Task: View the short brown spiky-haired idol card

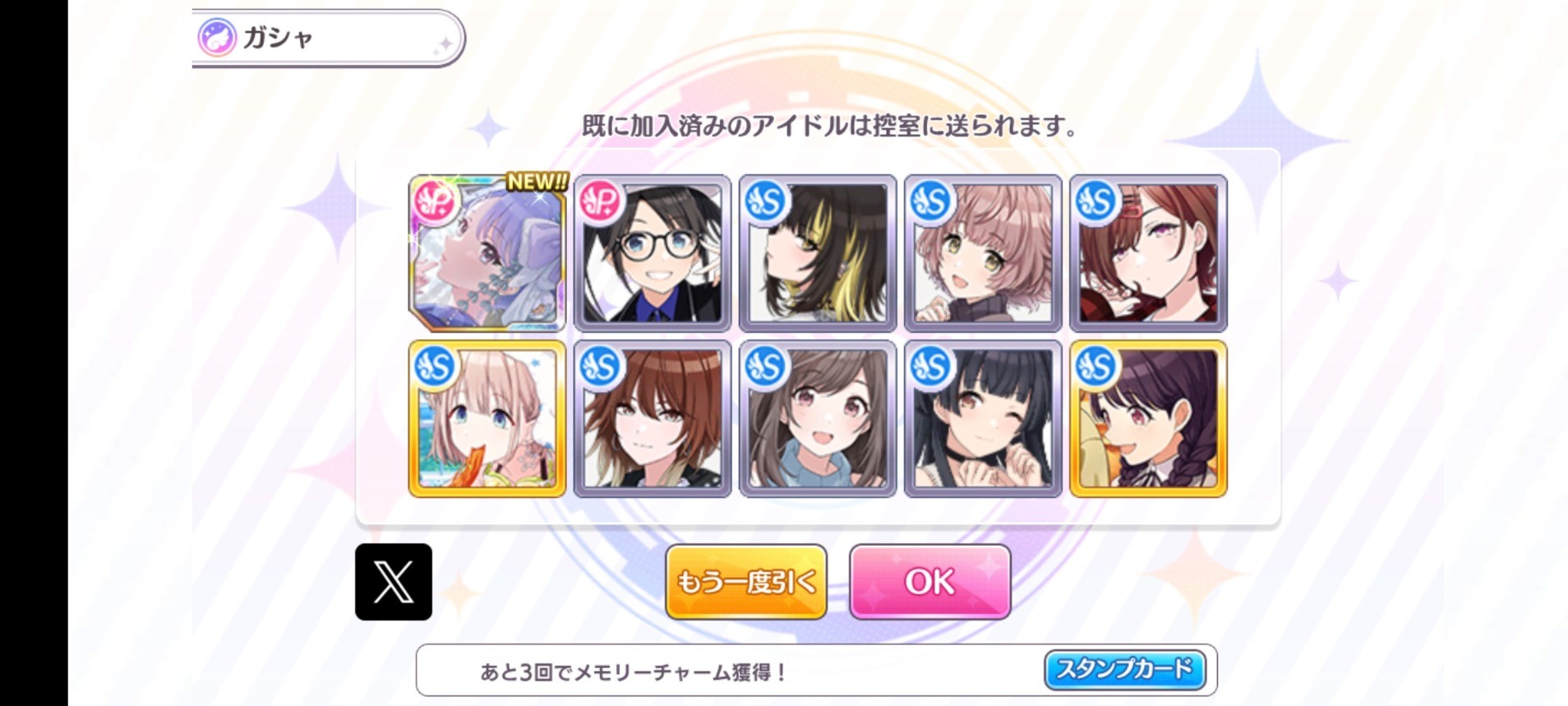Action: [x=653, y=419]
